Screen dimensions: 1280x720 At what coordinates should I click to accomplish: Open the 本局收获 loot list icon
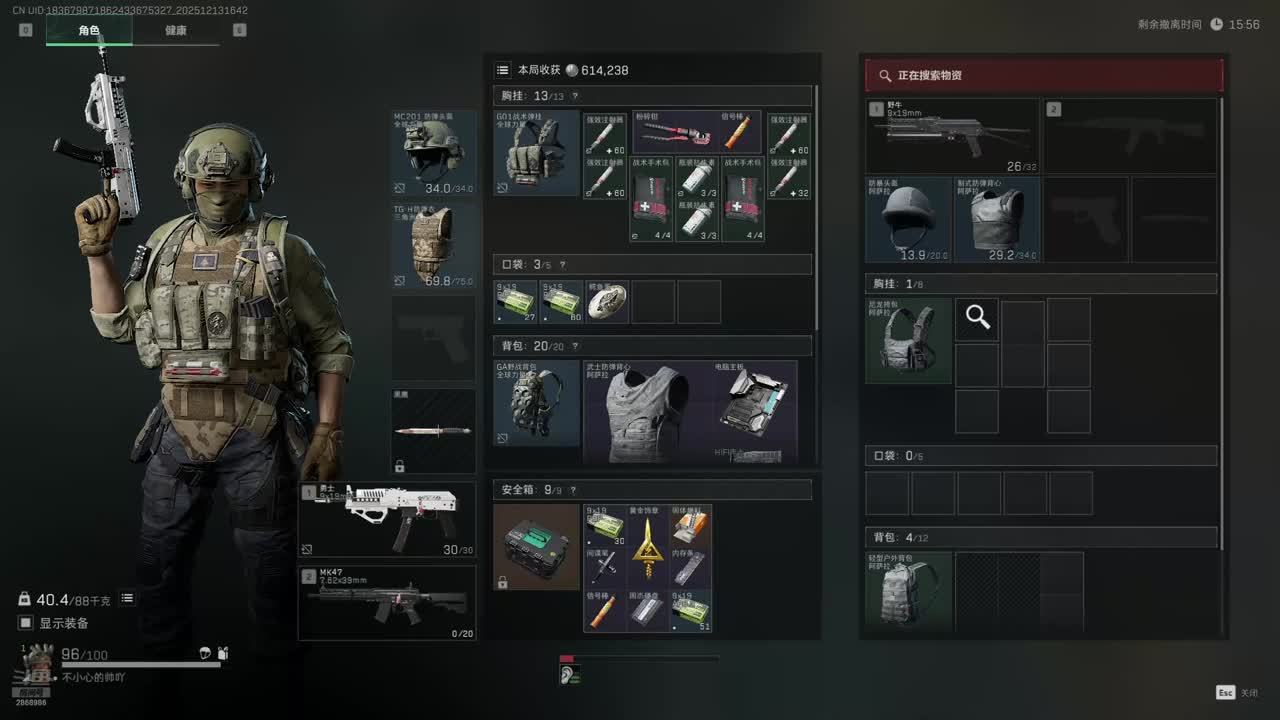click(x=503, y=70)
